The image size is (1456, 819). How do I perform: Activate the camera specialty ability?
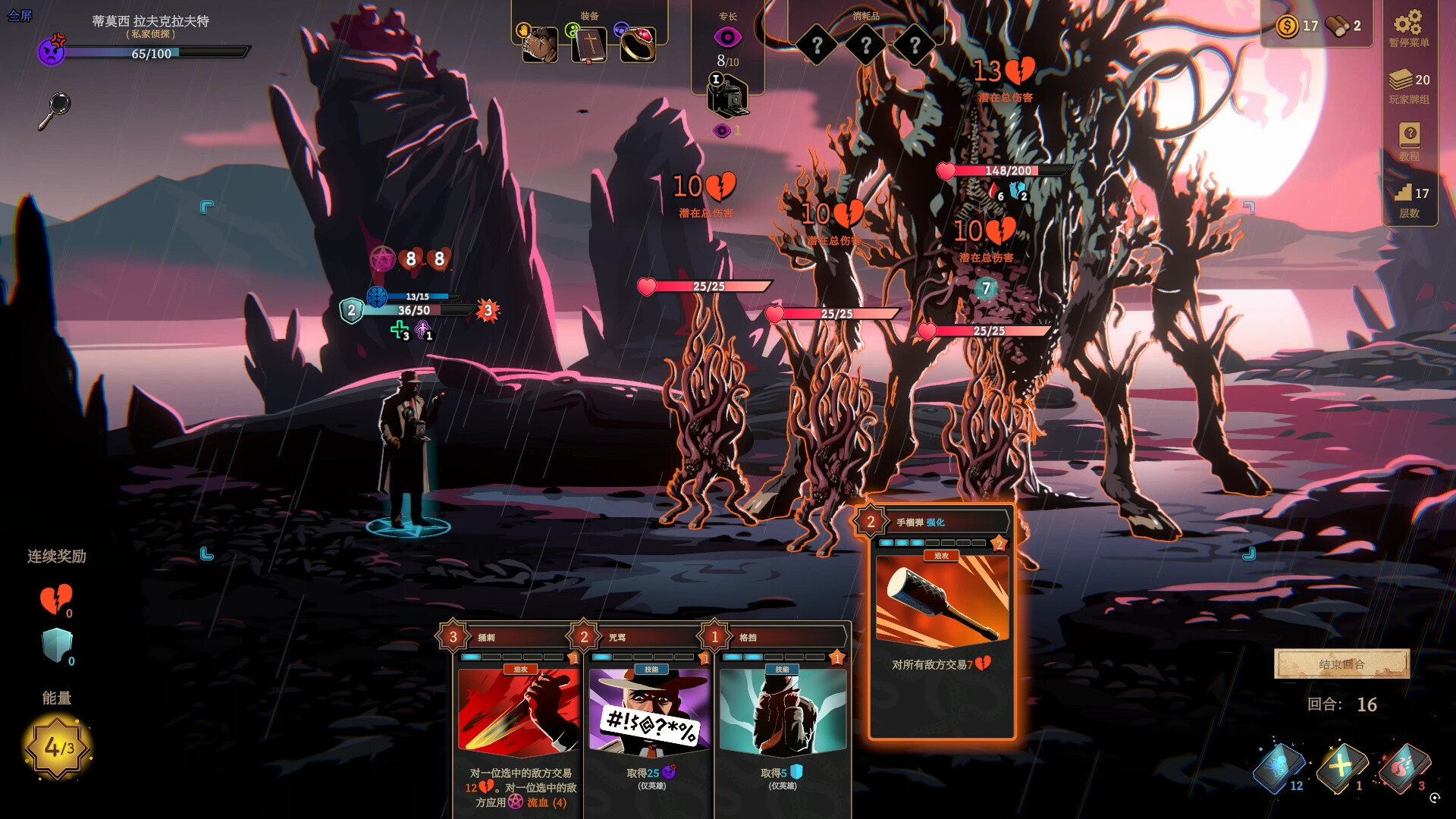727,97
